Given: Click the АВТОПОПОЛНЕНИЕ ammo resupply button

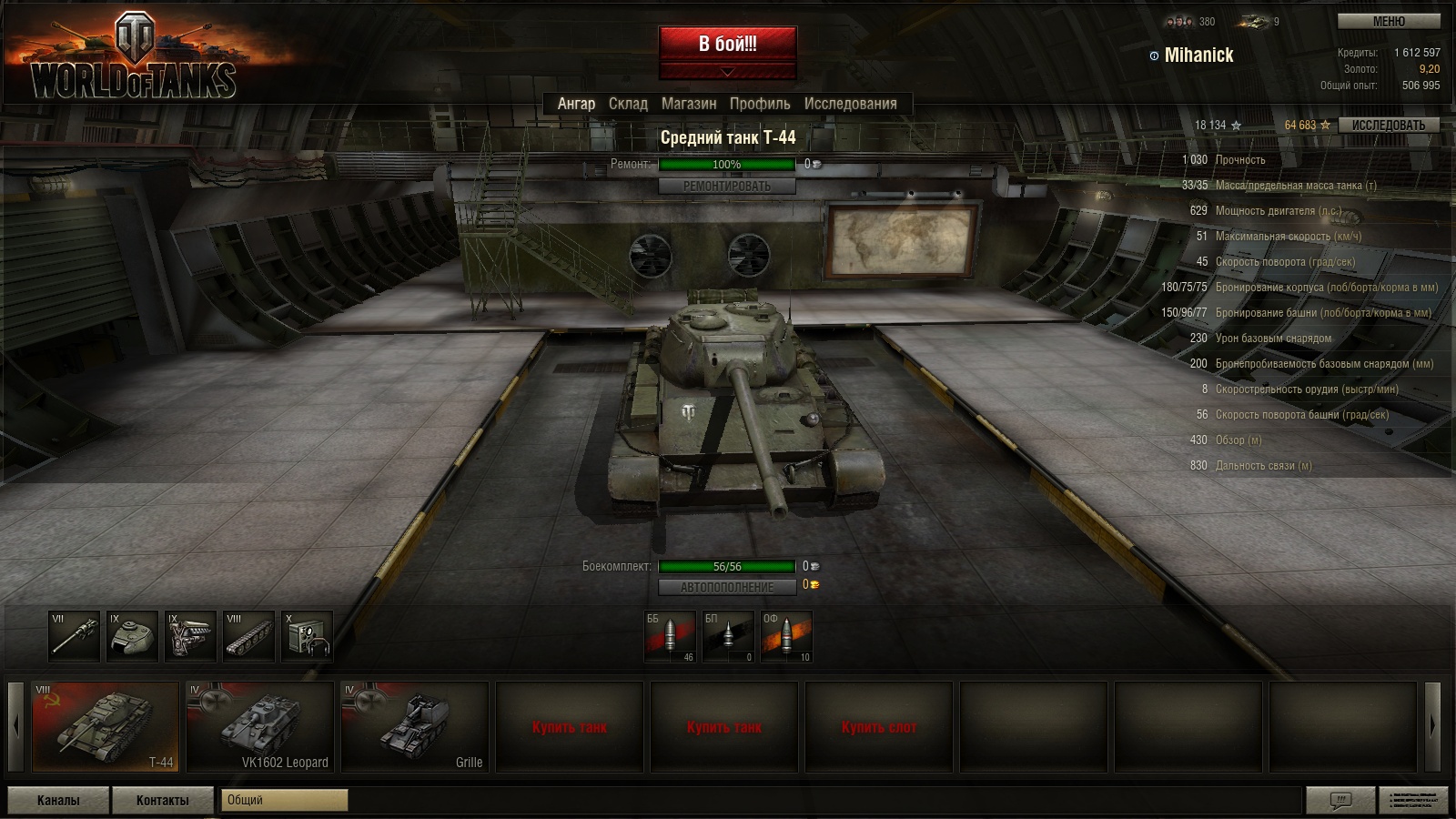Looking at the screenshot, I should click(x=726, y=587).
